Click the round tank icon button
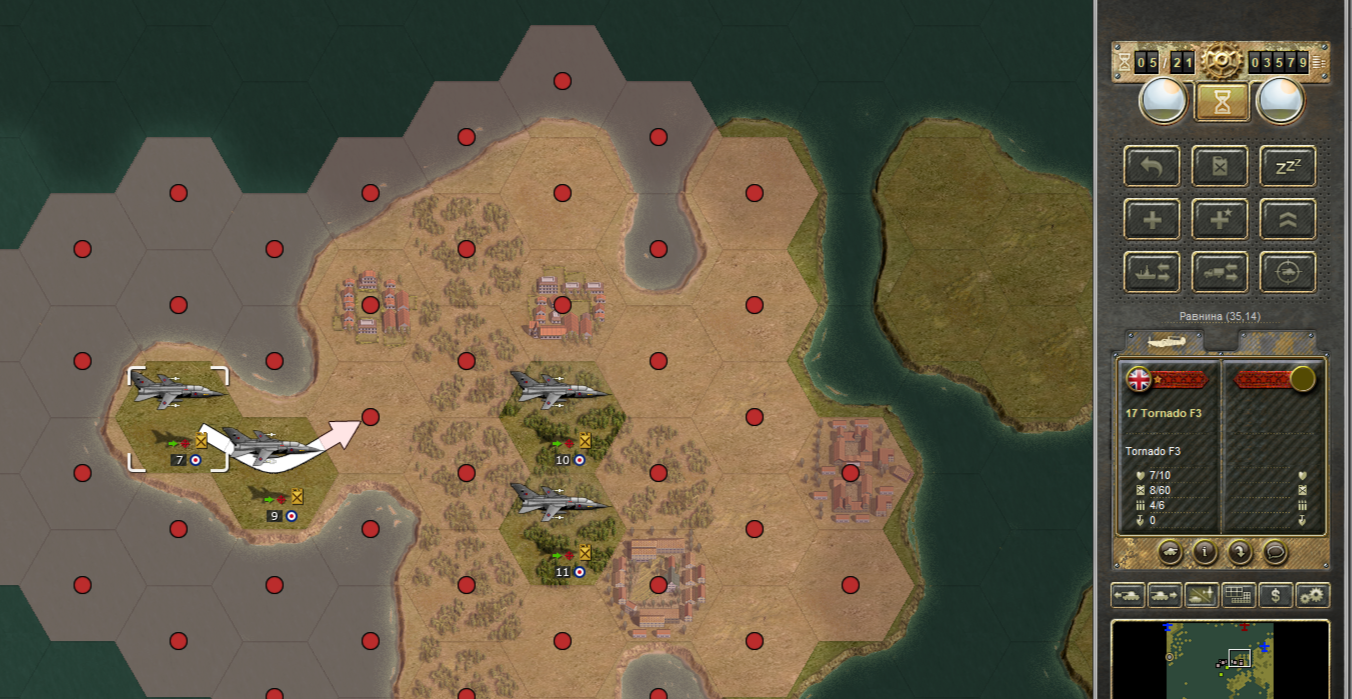 click(x=1171, y=551)
